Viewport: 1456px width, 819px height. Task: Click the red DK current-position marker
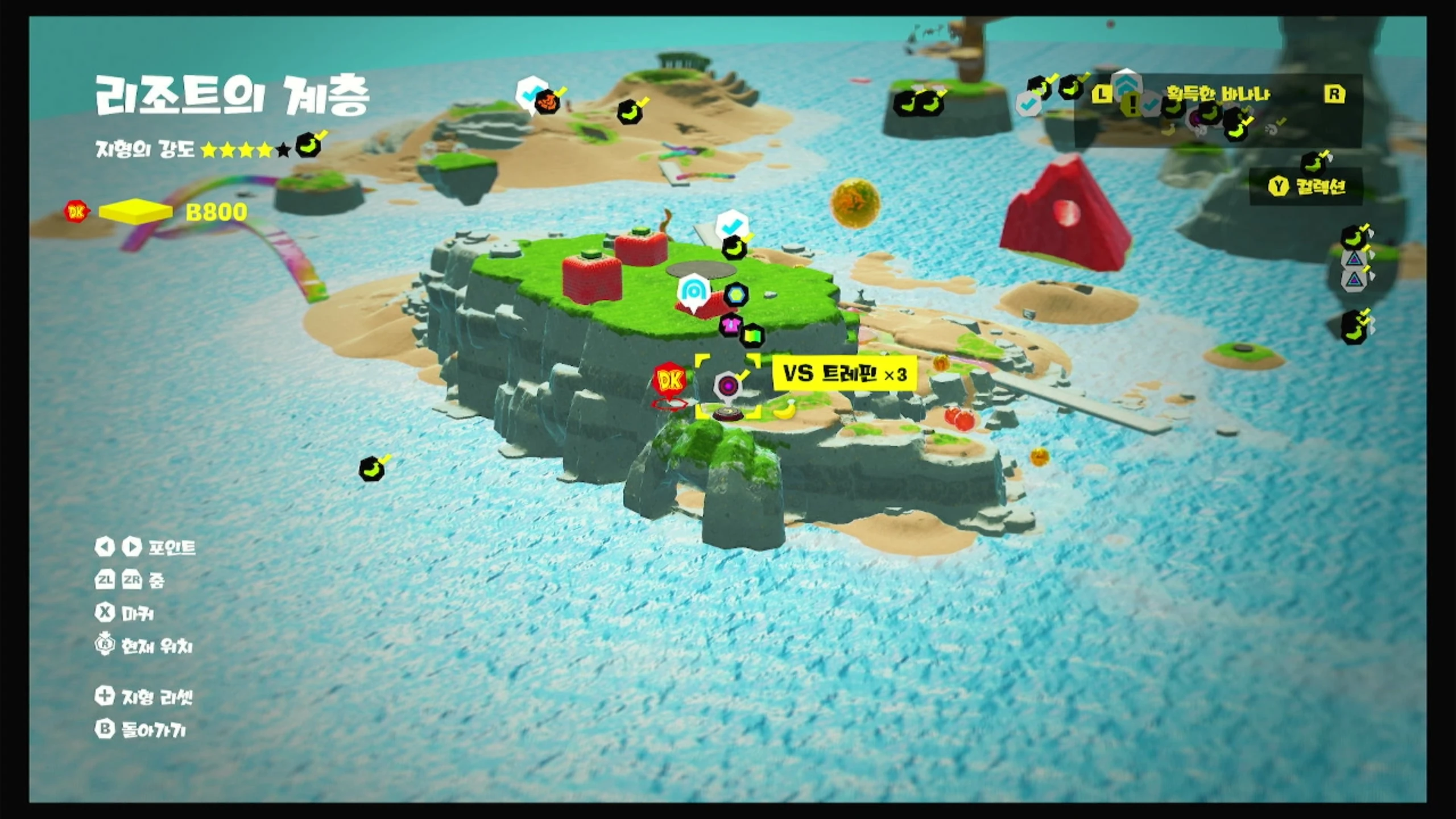(669, 380)
